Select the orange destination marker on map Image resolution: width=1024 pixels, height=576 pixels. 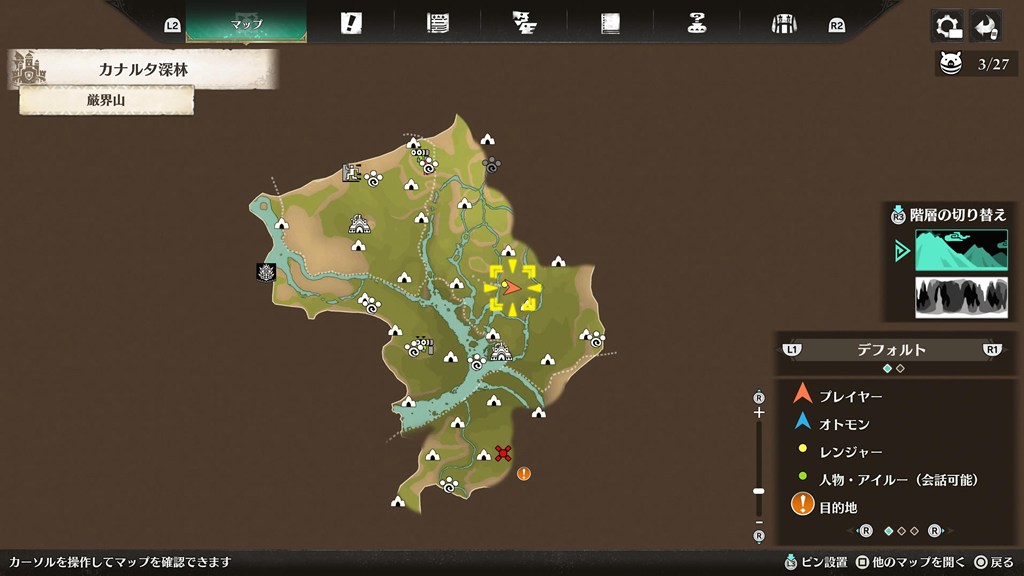[524, 473]
